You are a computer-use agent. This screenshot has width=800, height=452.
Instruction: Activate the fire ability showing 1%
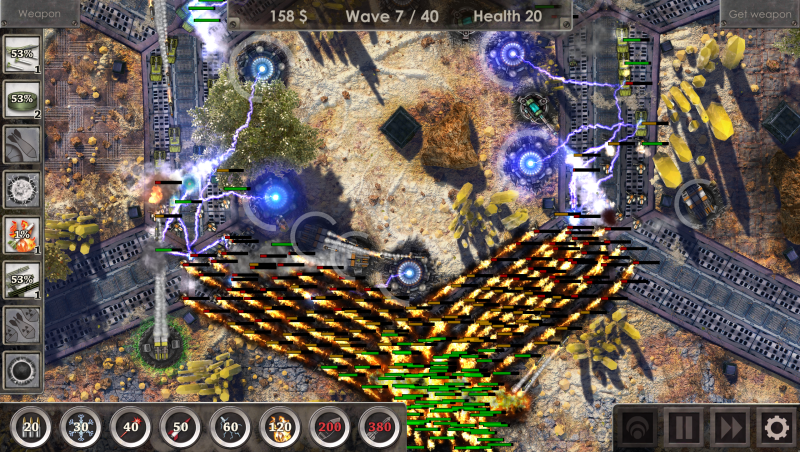coord(20,233)
